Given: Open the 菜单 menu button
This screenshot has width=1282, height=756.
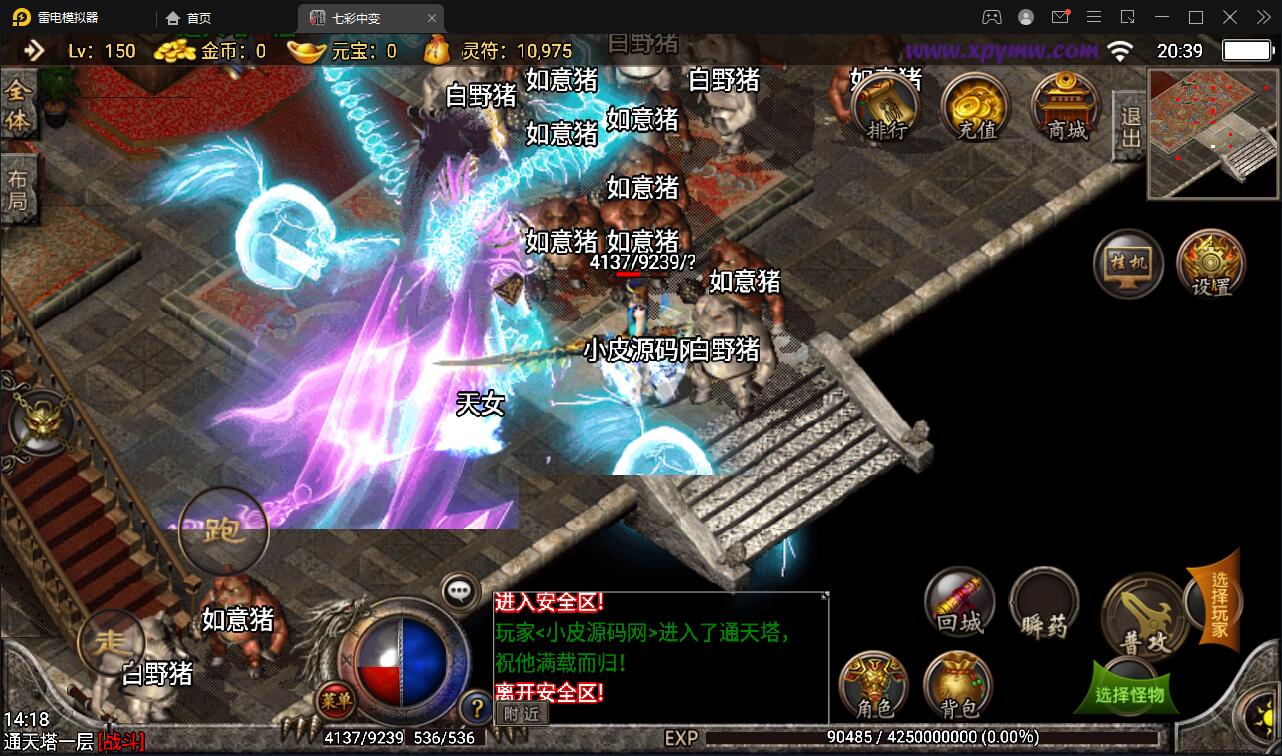Looking at the screenshot, I should point(336,701).
